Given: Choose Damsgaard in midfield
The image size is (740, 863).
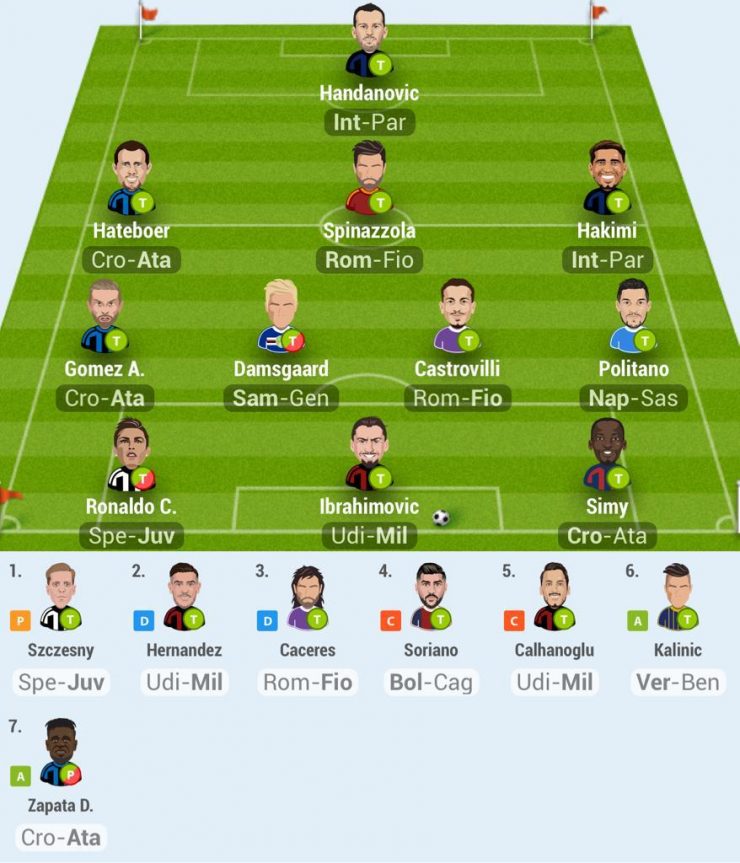Looking at the screenshot, I should [281, 316].
